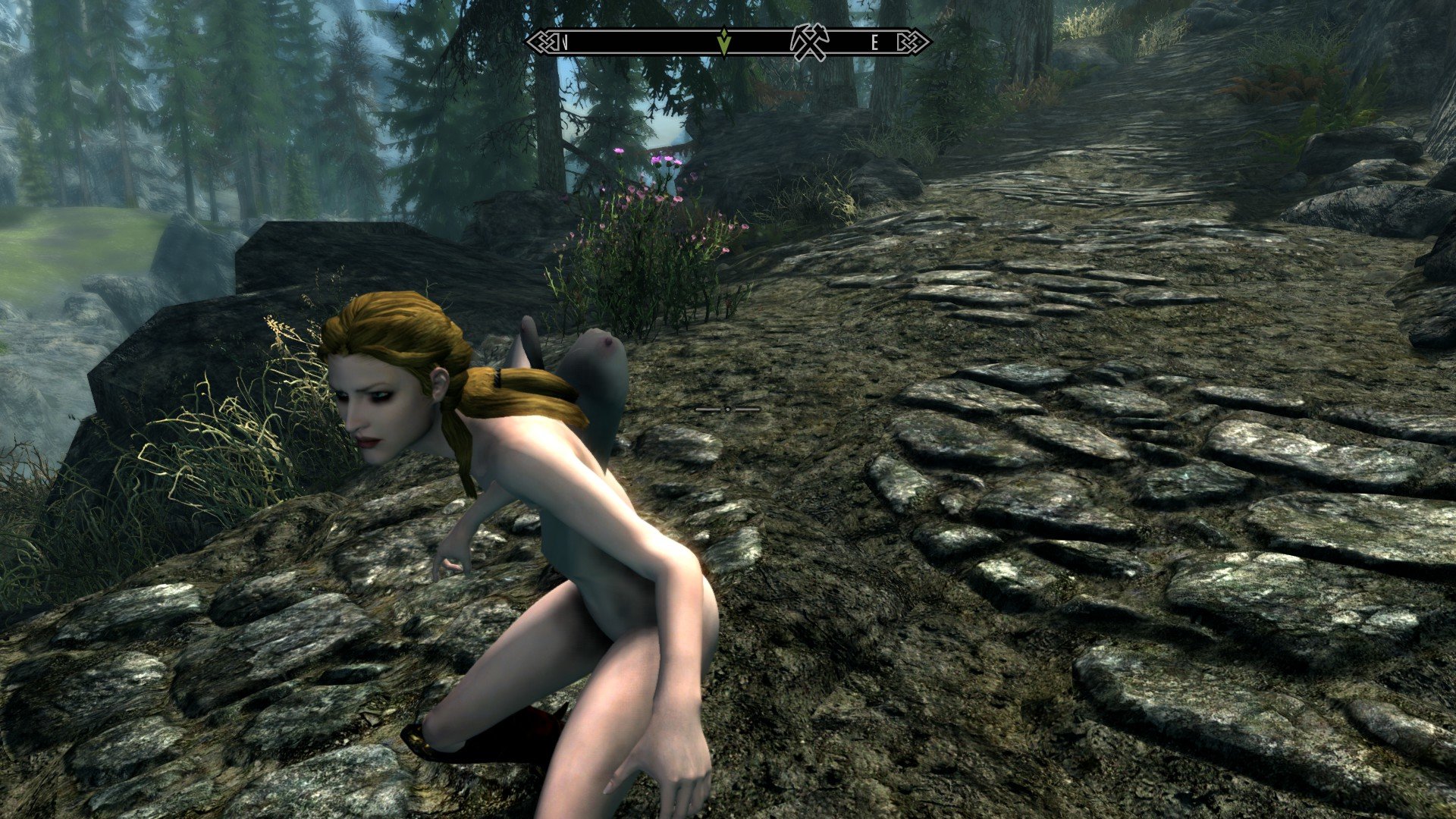Click the East 'E' heading on the compass
1456x819 pixels.
point(874,43)
